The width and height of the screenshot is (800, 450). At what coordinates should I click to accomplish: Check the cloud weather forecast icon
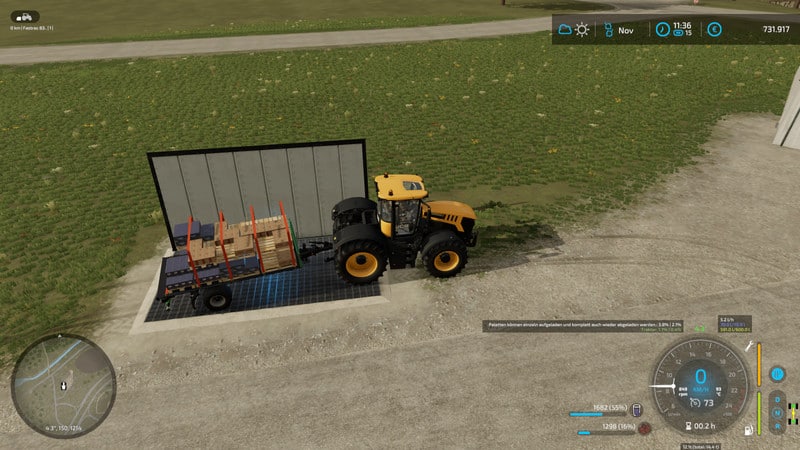(x=566, y=30)
